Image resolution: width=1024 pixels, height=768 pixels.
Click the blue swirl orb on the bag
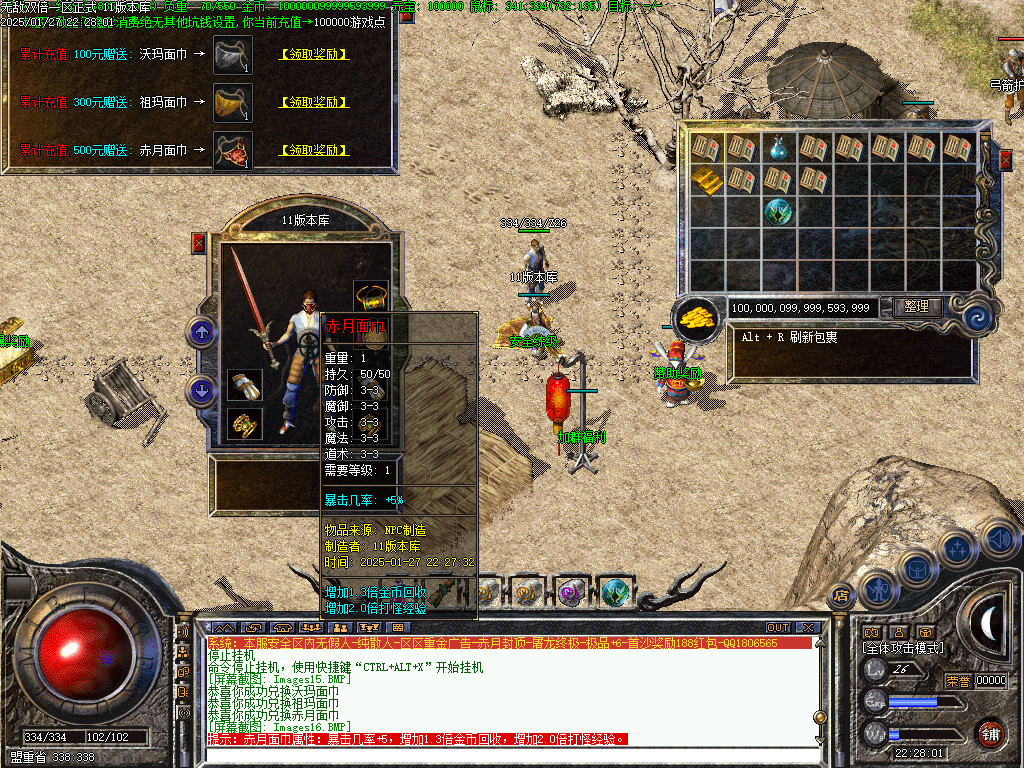click(979, 317)
